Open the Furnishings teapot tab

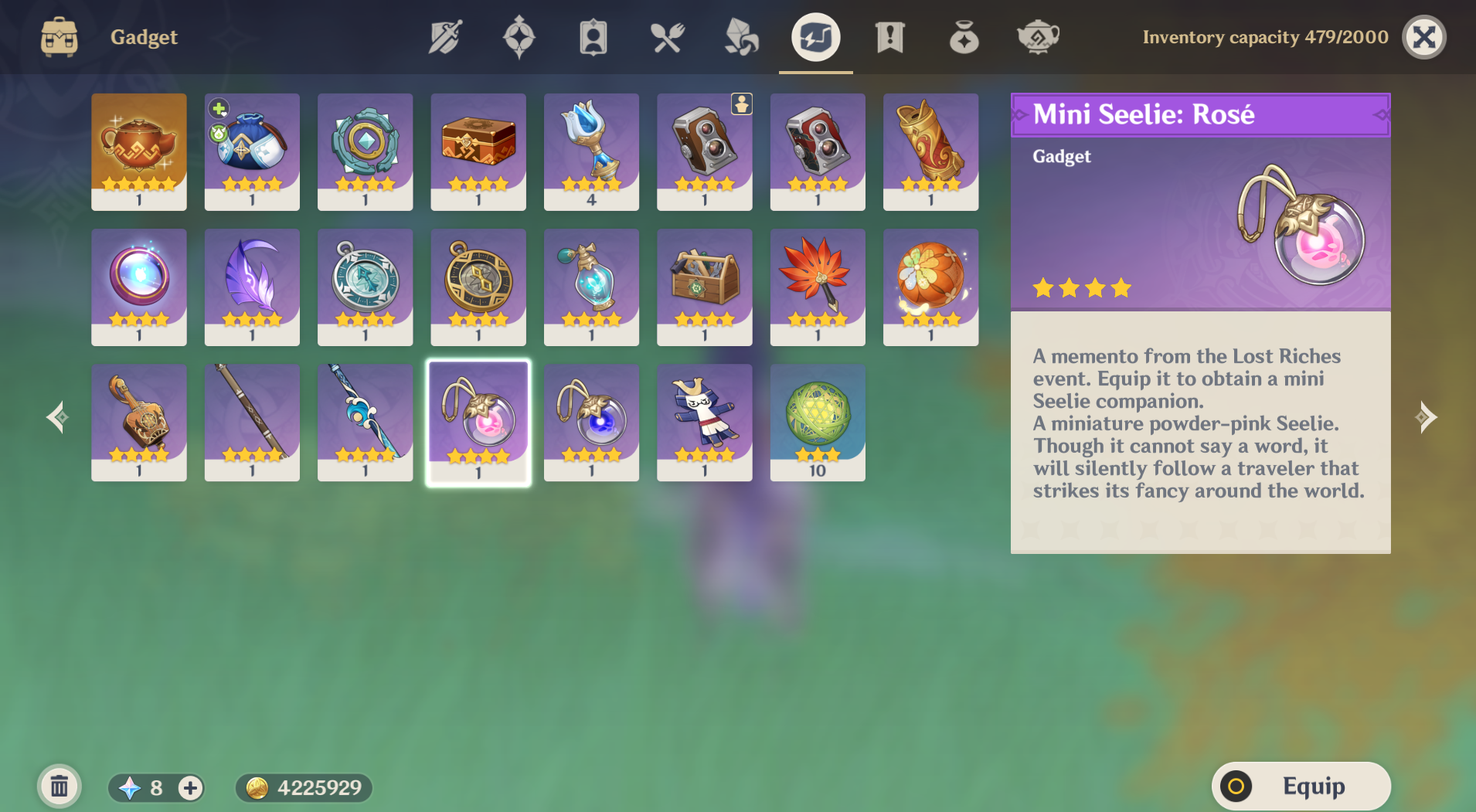1037,37
